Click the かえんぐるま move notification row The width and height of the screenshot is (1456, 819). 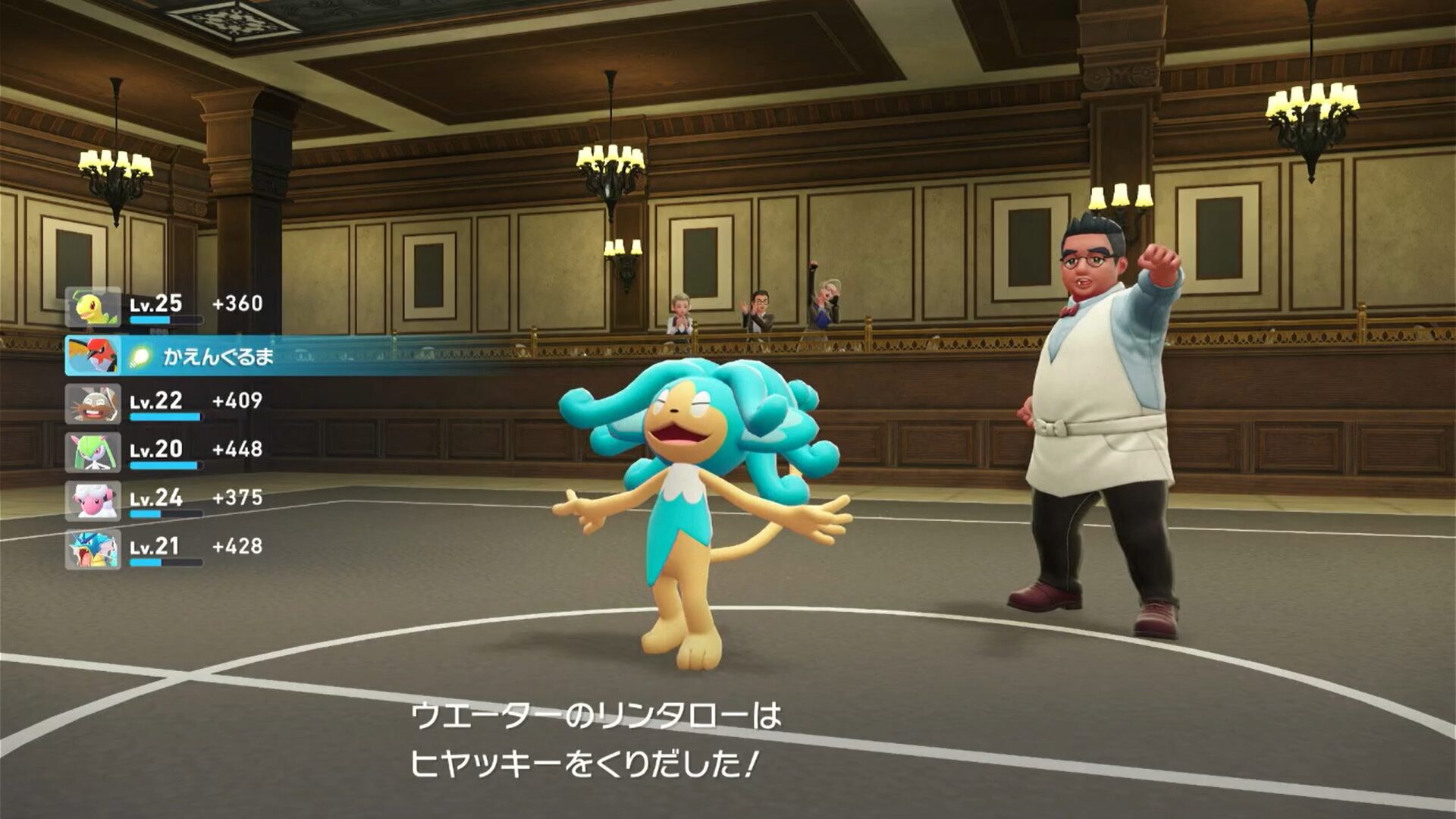coord(288,356)
